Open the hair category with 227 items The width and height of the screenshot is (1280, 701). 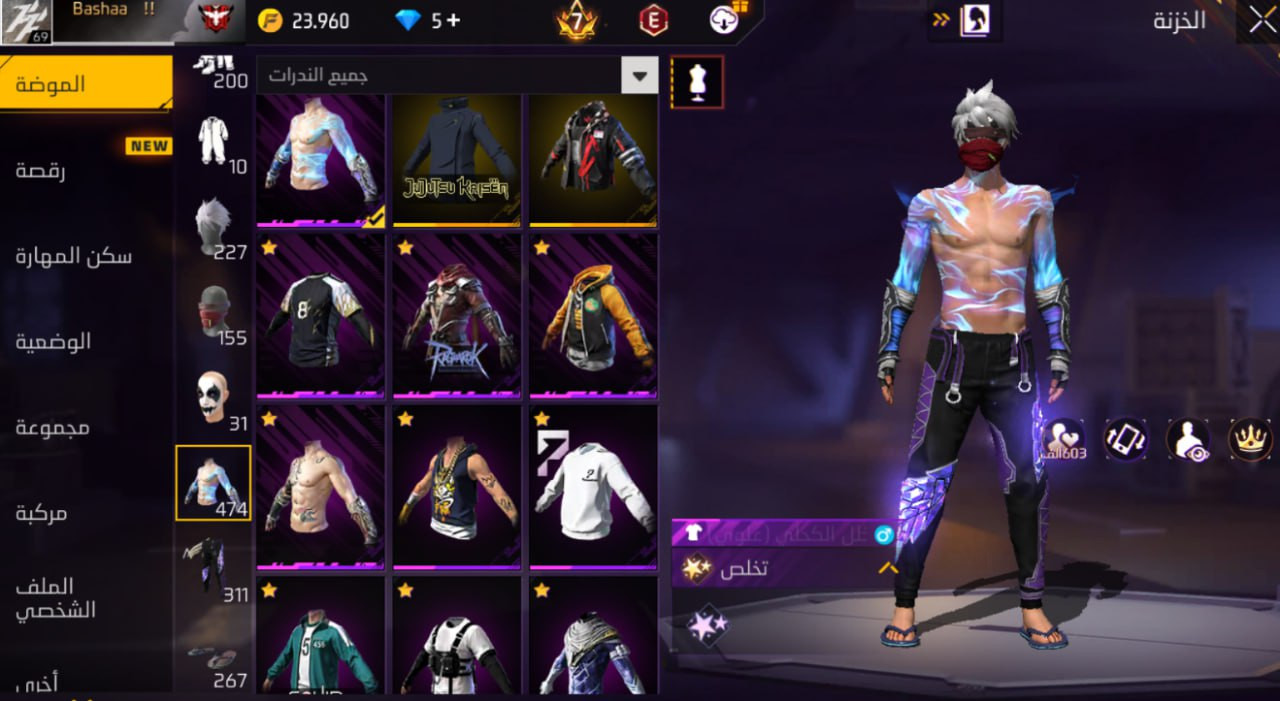tap(213, 227)
